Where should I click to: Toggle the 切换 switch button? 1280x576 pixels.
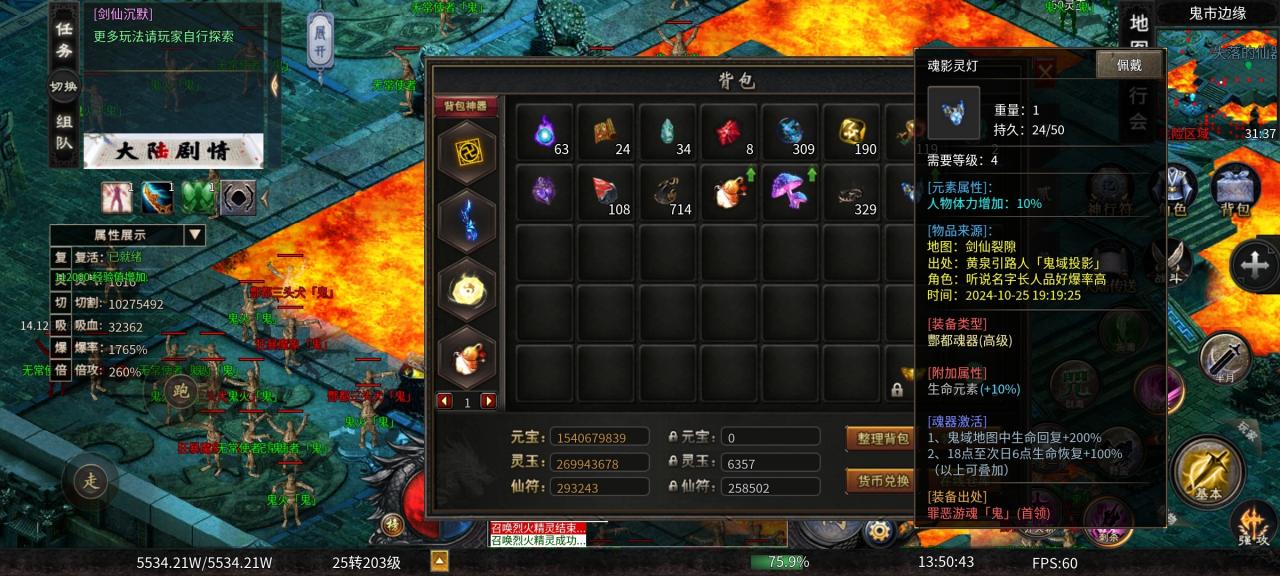pyautogui.click(x=64, y=87)
